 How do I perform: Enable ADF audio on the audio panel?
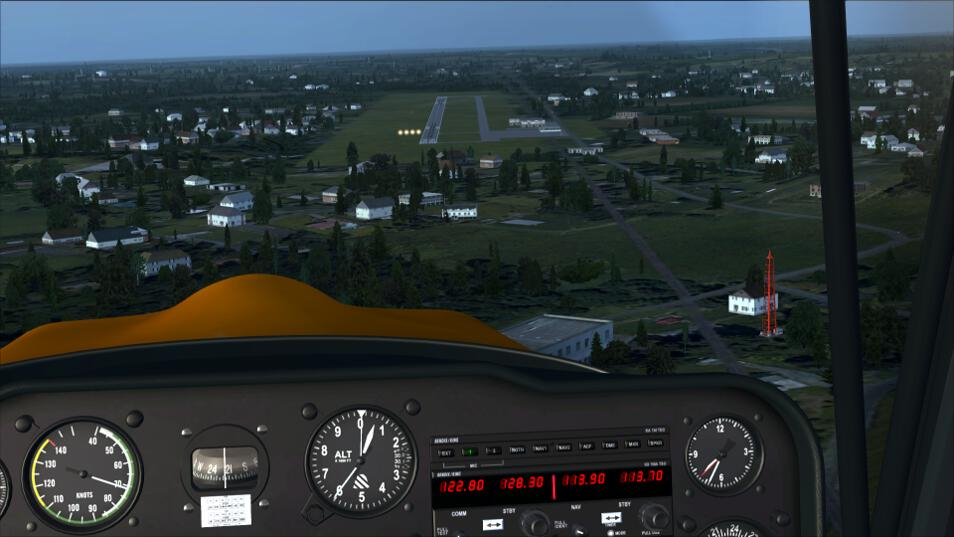[x=587, y=446]
